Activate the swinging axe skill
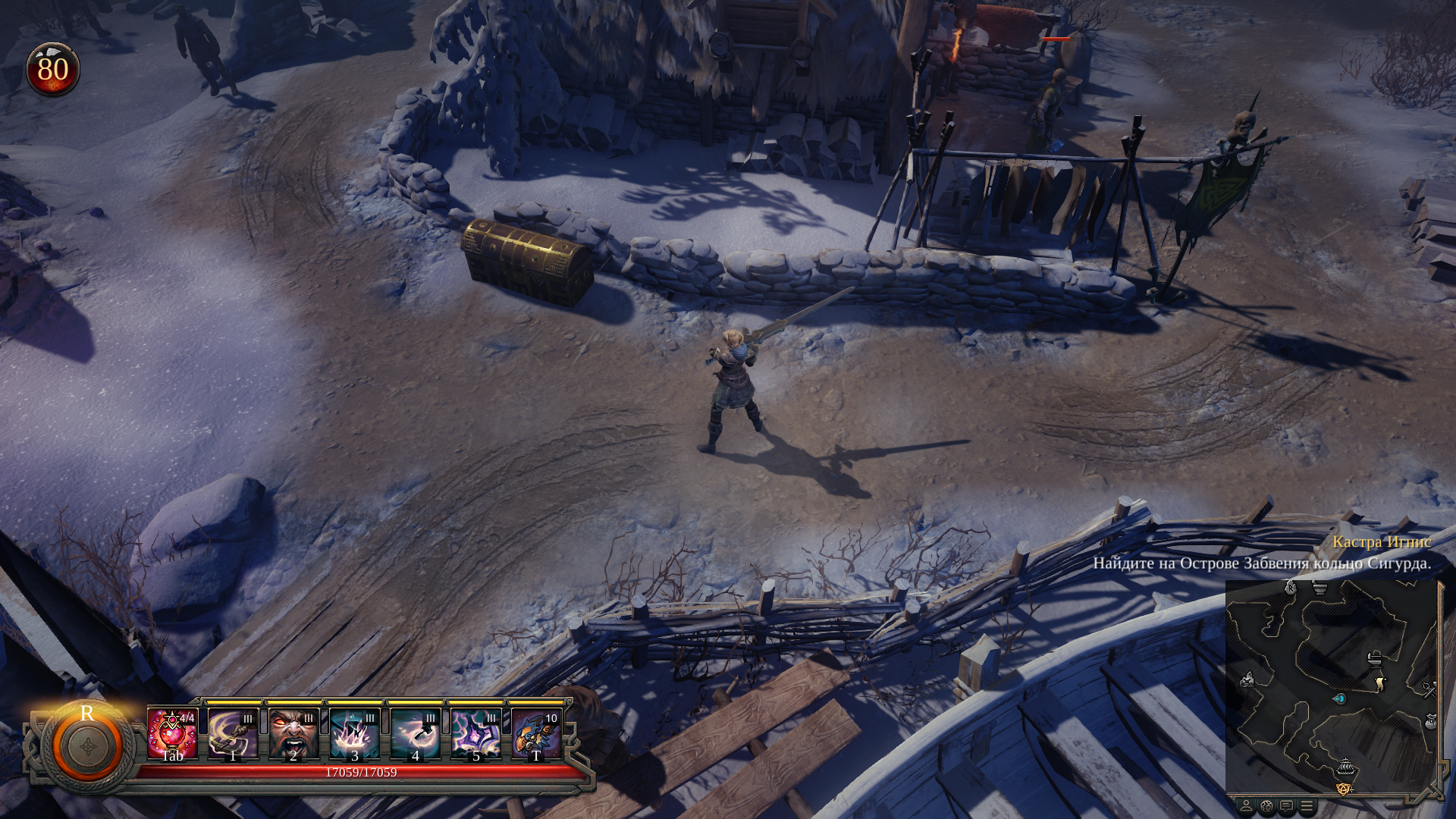The width and height of the screenshot is (1456, 819). click(x=233, y=733)
